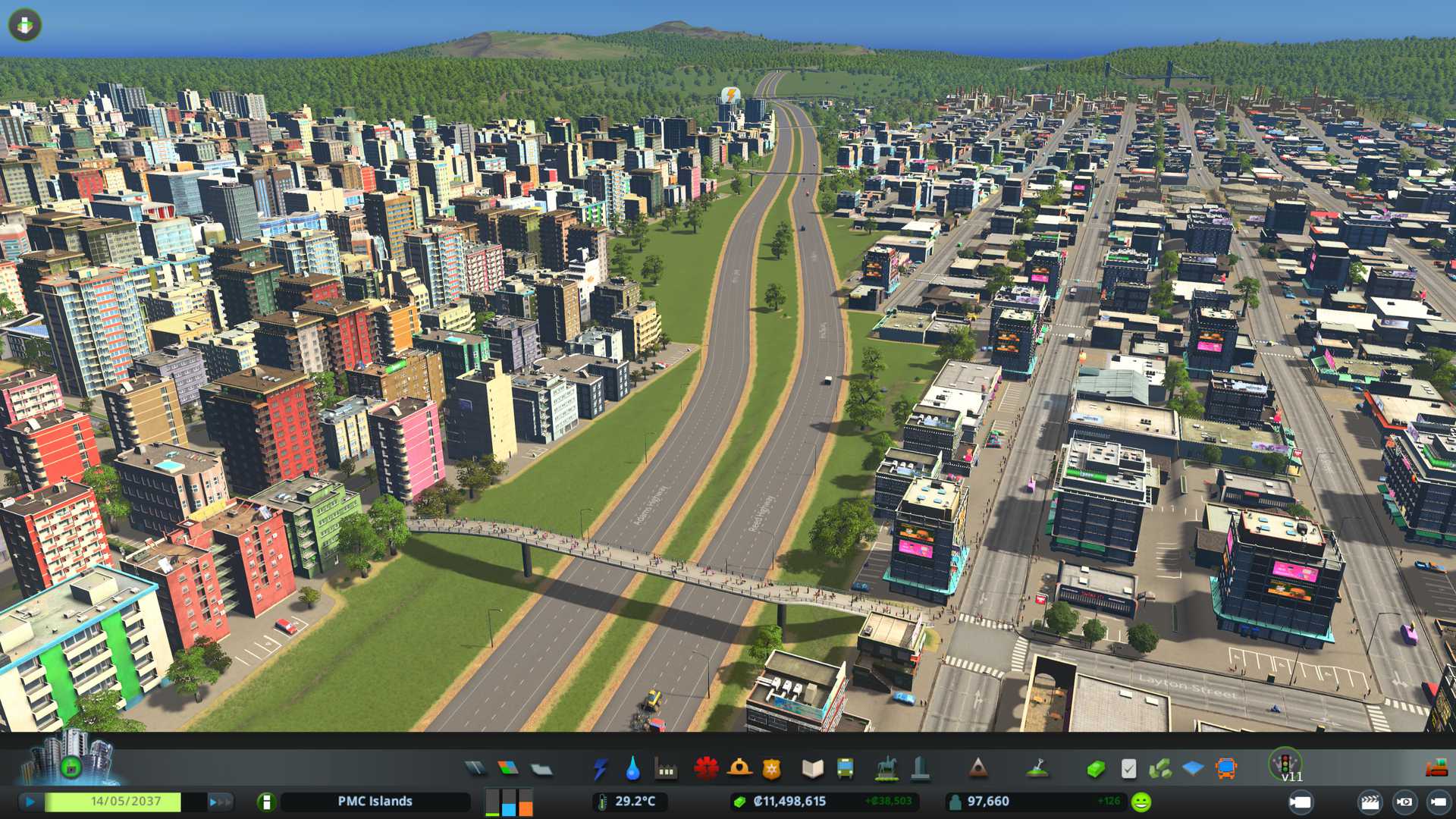
Task: Open the Districts painting menu
Action: click(541, 770)
